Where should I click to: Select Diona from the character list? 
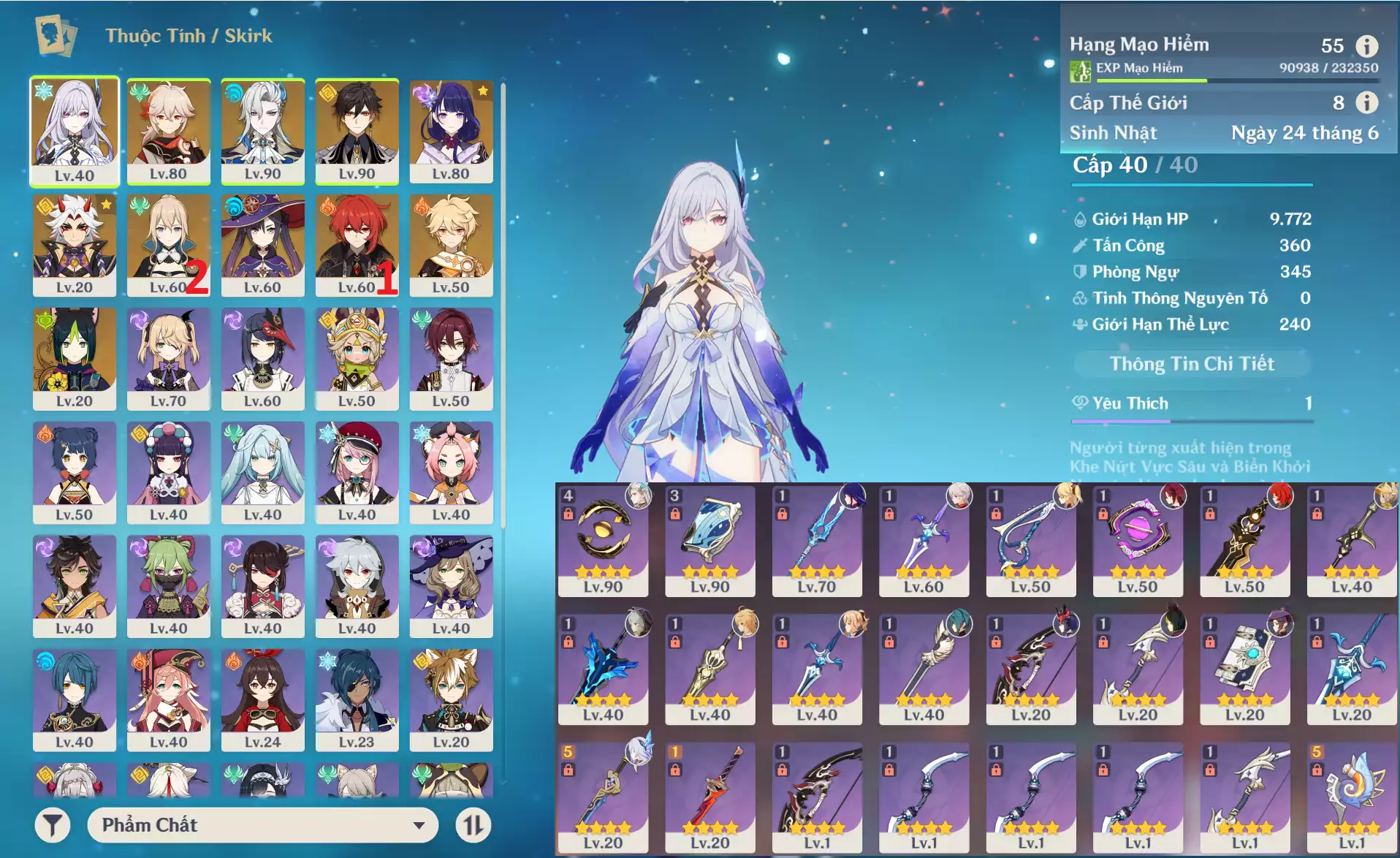[x=451, y=472]
